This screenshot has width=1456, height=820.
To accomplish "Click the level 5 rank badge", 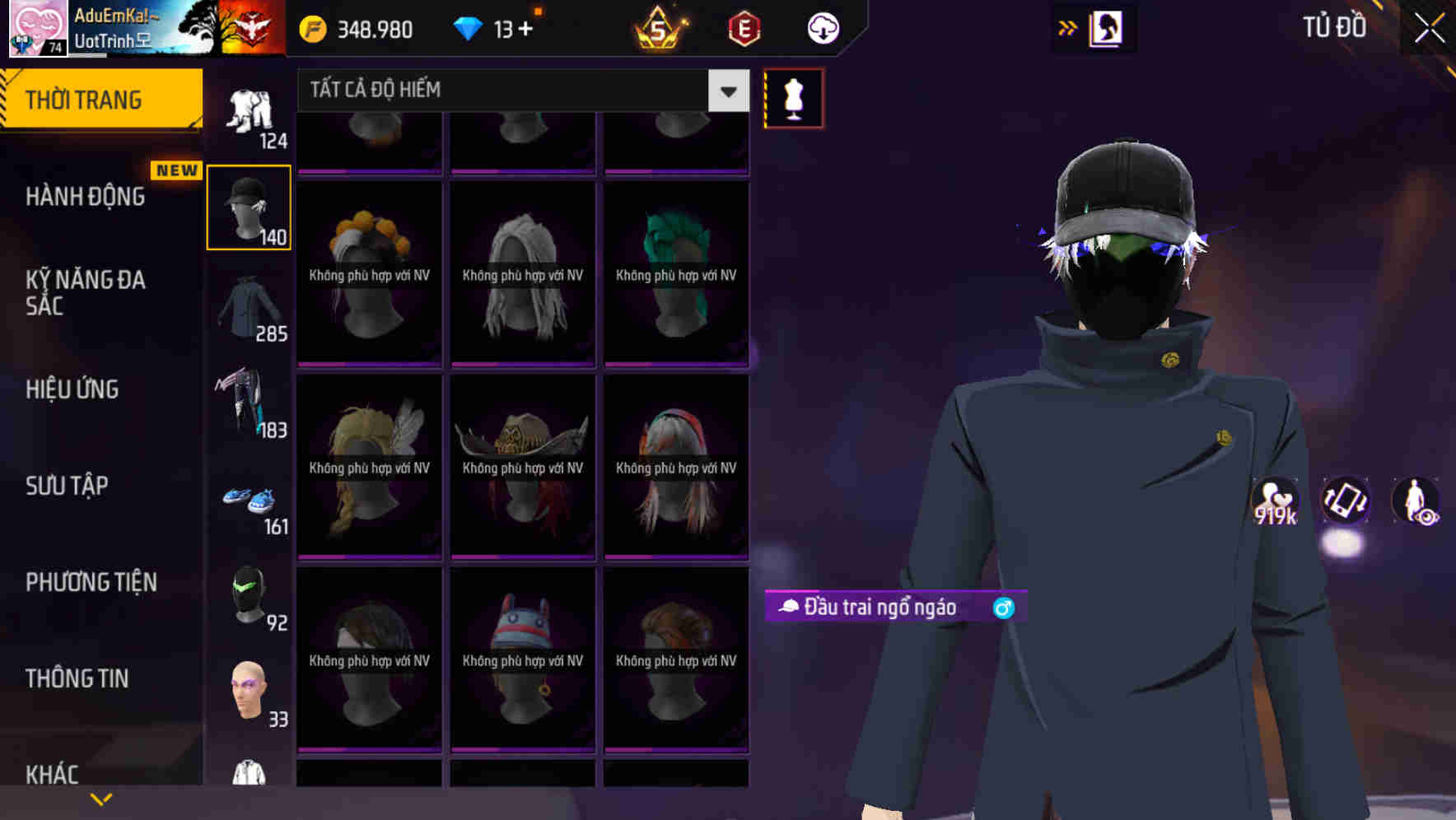I will click(x=660, y=28).
